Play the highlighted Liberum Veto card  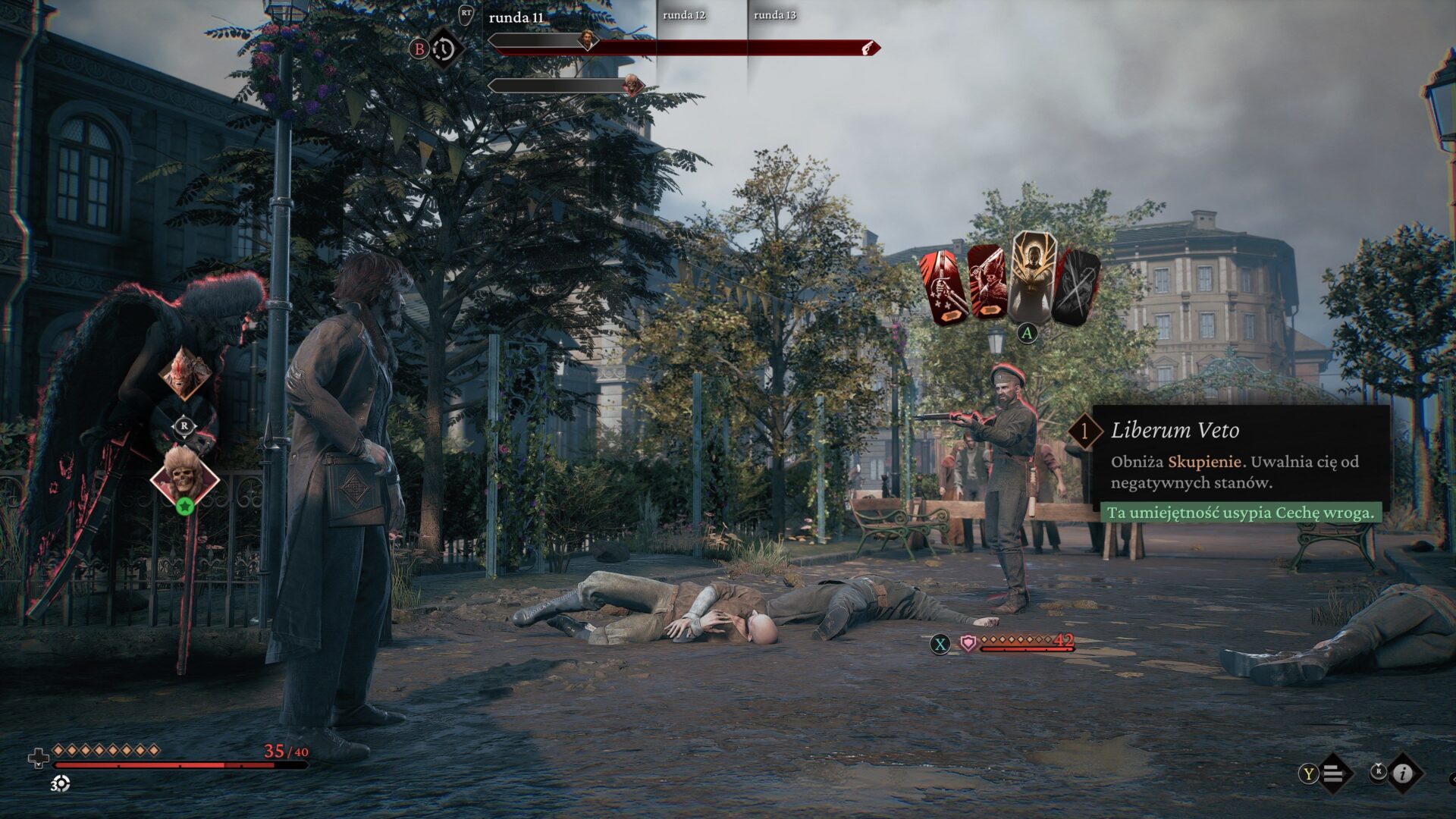(x=1031, y=277)
